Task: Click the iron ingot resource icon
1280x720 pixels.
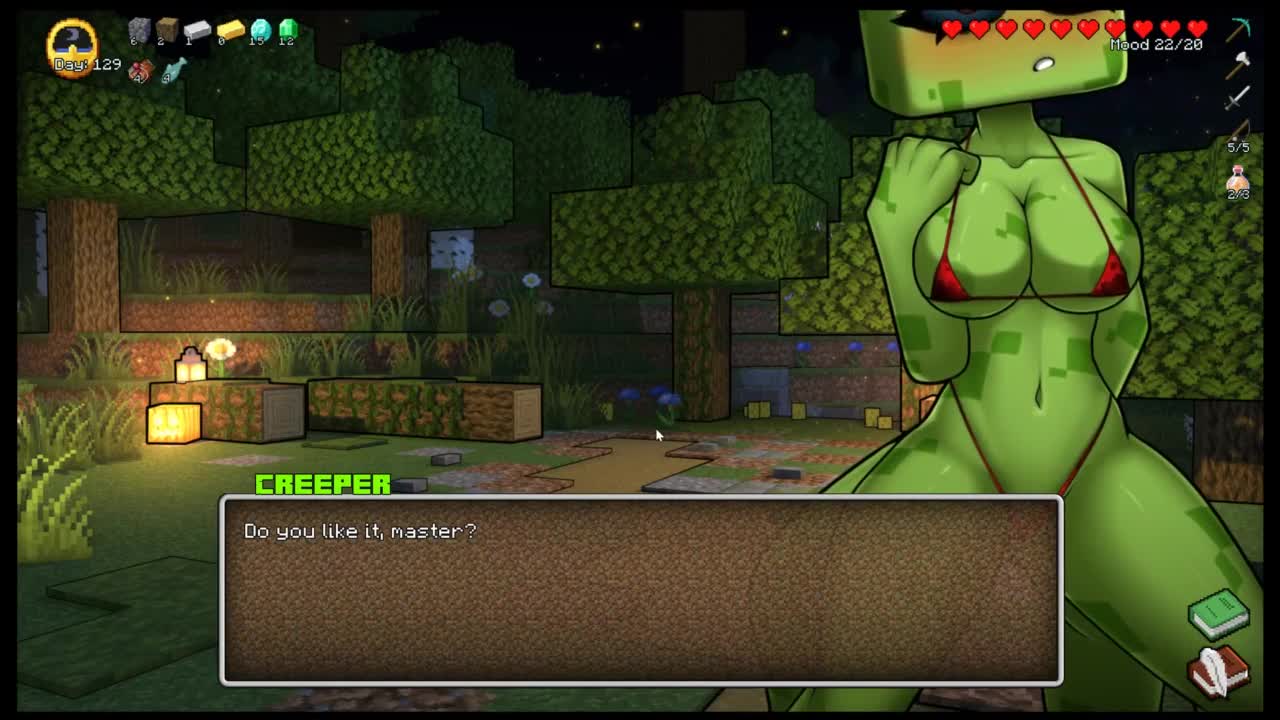Action: point(197,30)
